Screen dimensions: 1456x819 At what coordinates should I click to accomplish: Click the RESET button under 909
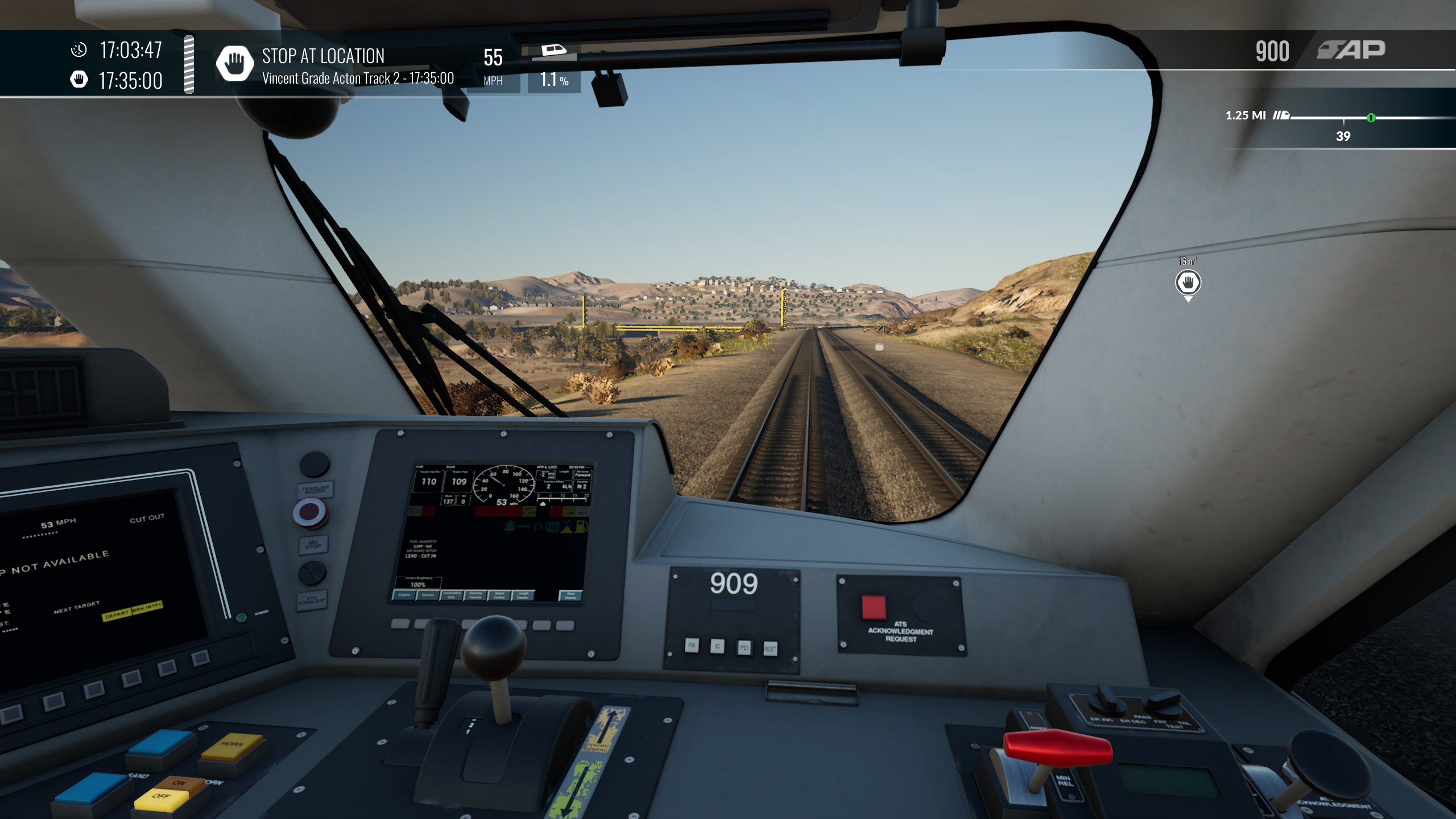pos(770,648)
